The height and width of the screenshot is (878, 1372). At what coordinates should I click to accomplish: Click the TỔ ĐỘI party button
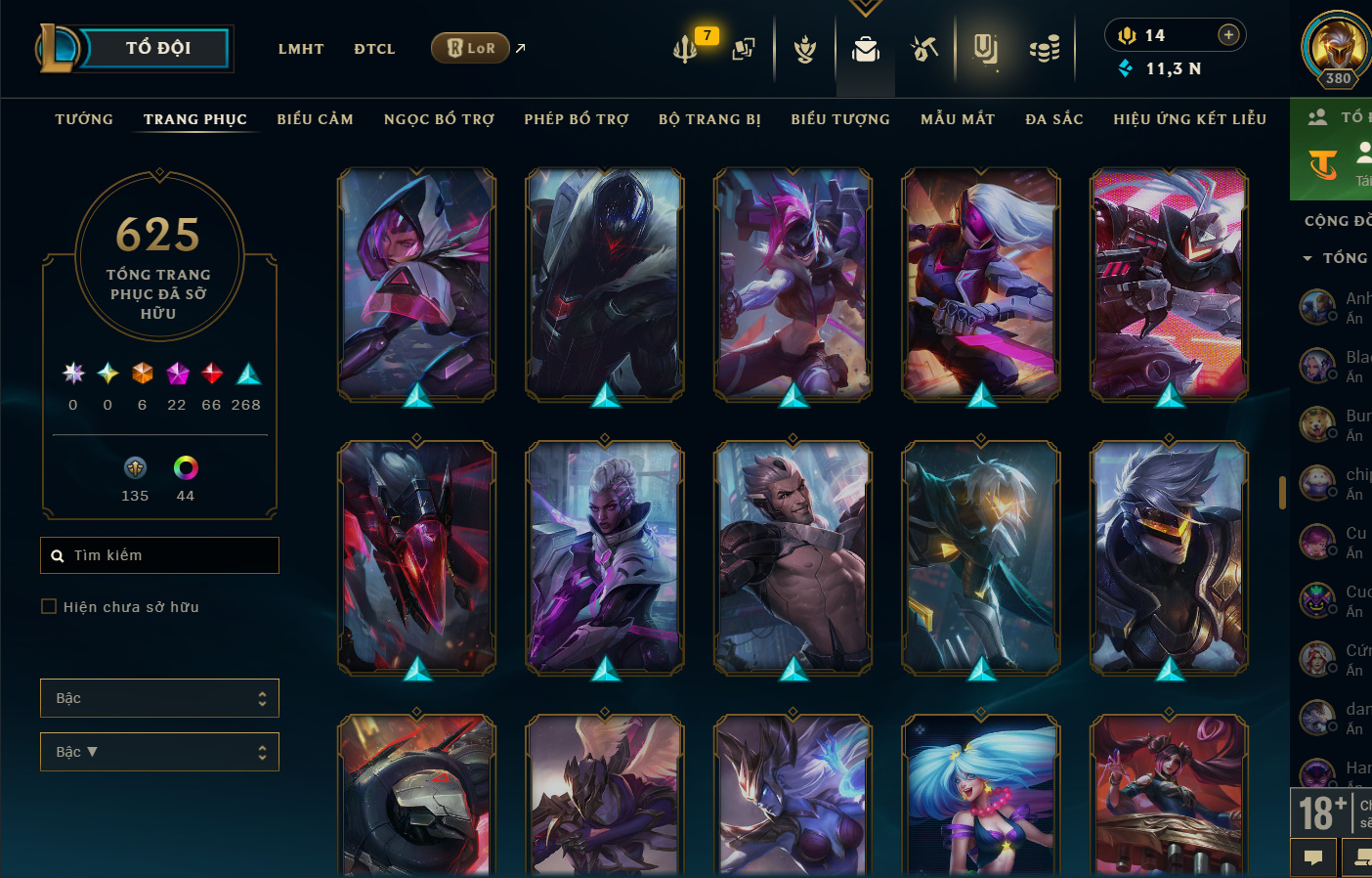[x=156, y=48]
